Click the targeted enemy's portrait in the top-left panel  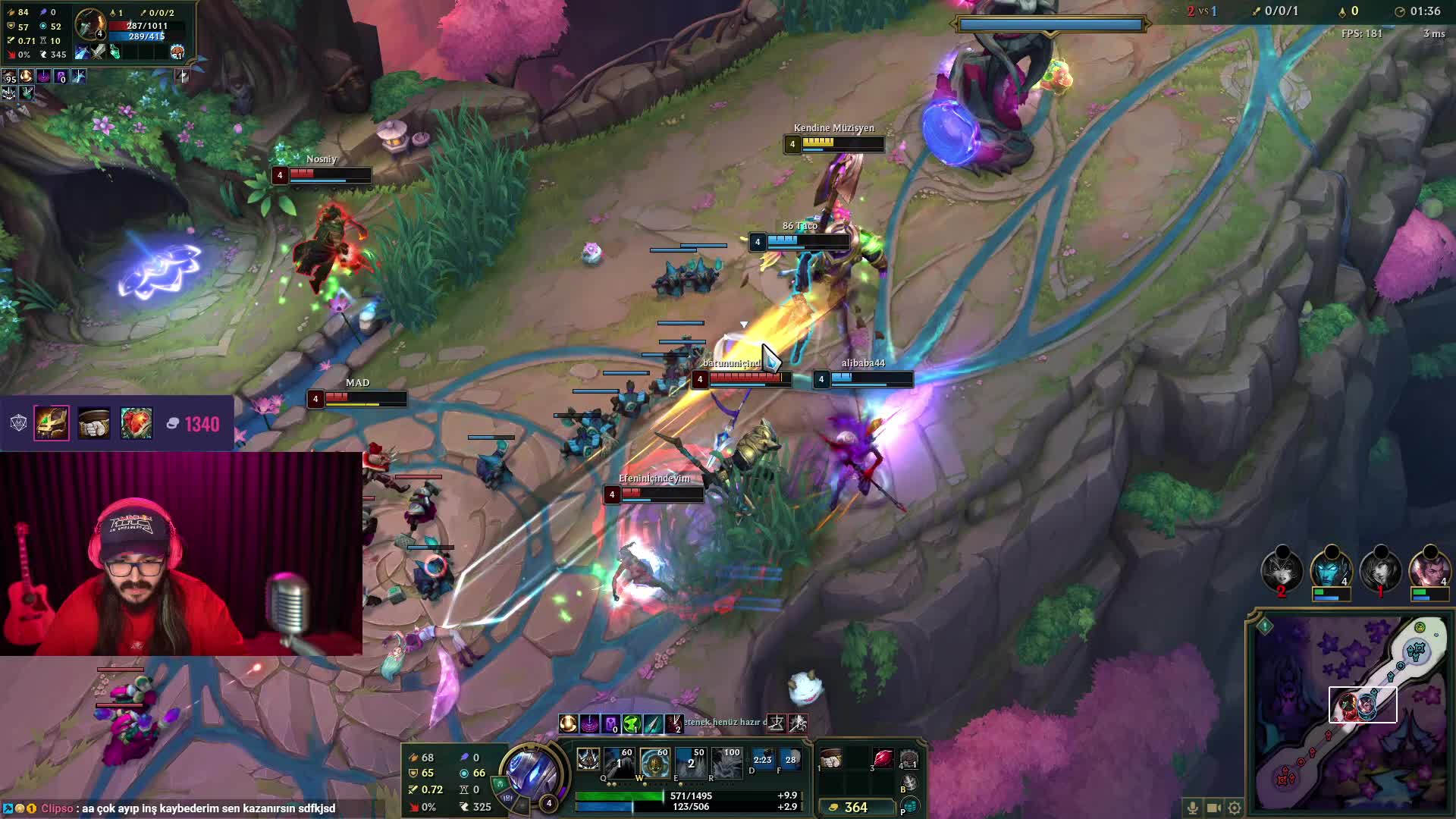pyautogui.click(x=91, y=25)
